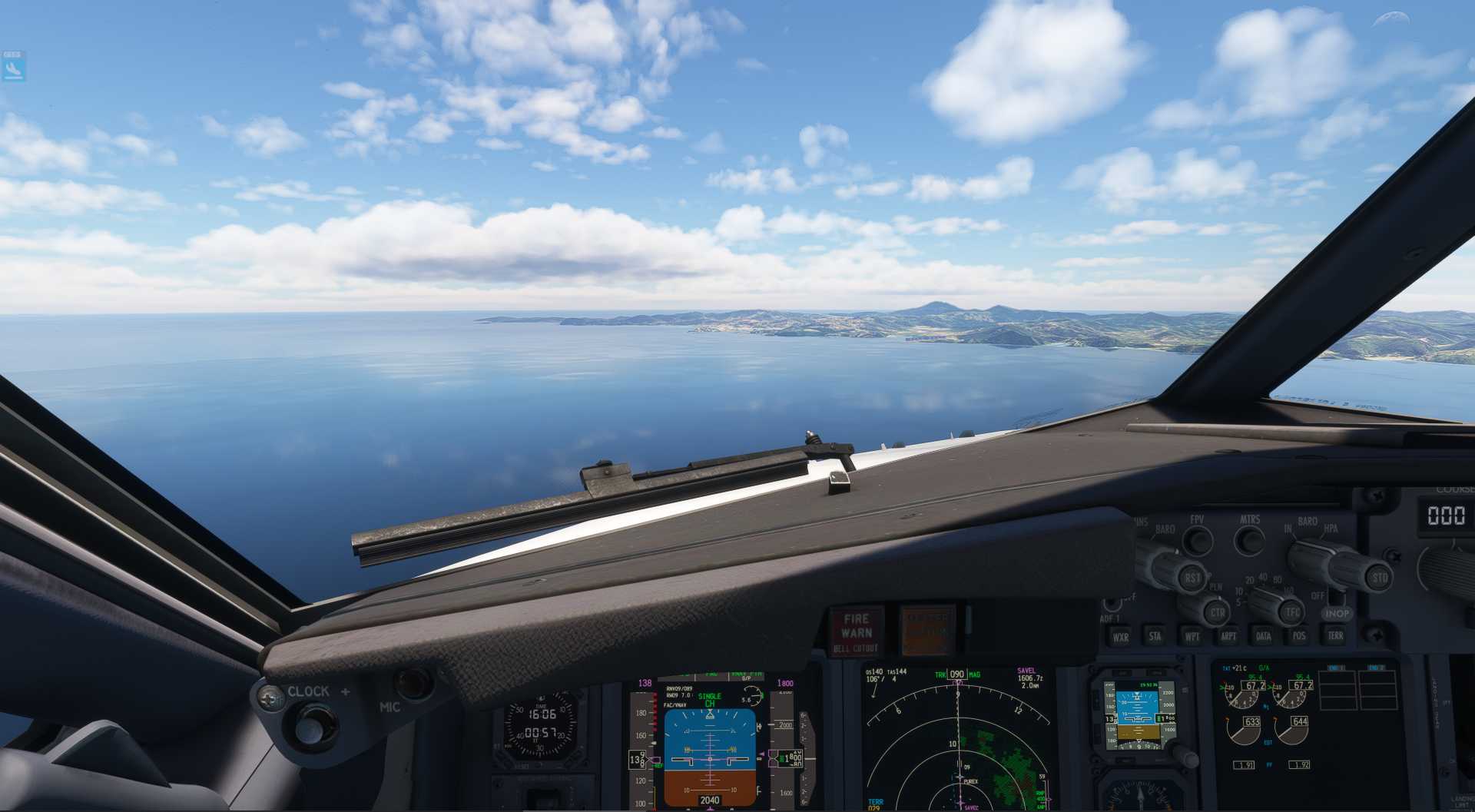The height and width of the screenshot is (812, 1475).
Task: Toggle the DATA map button
Action: [x=1263, y=636]
